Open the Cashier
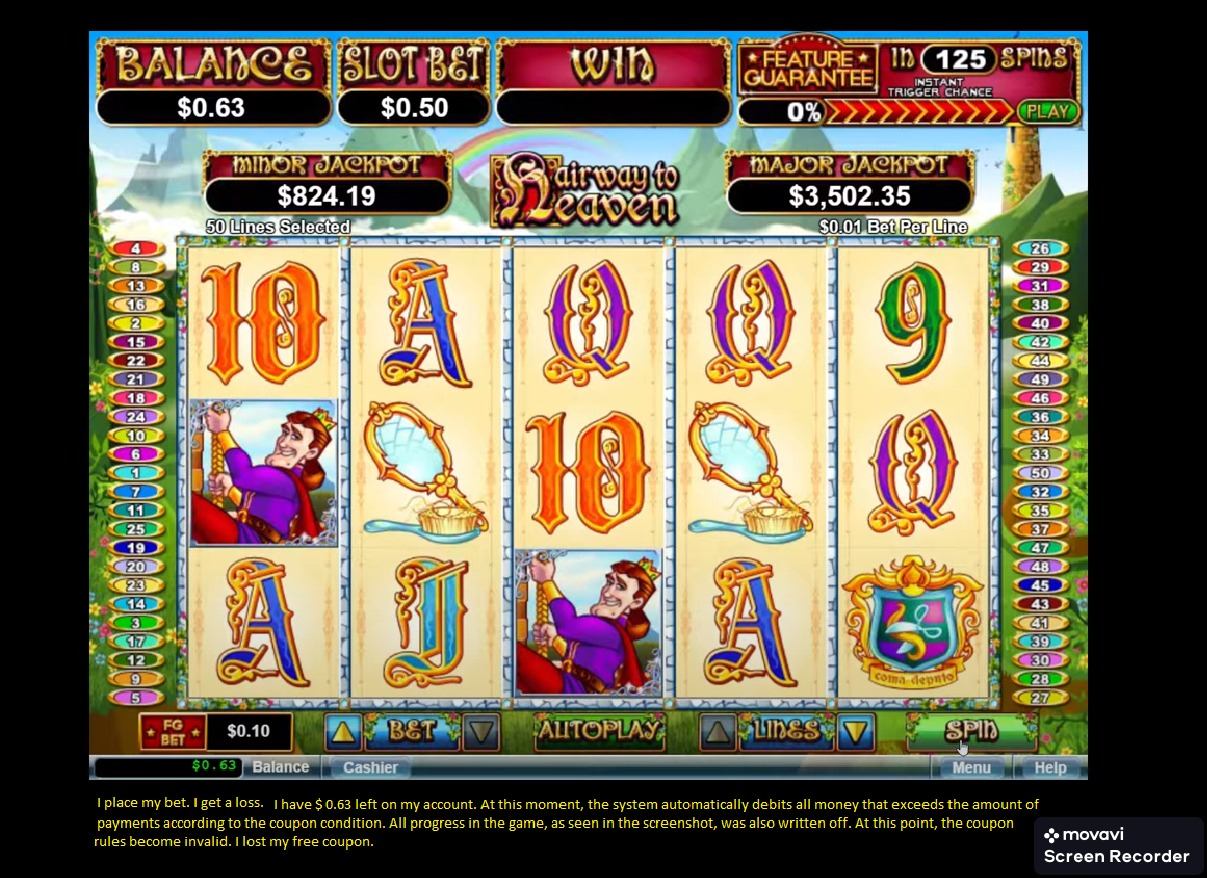The height and width of the screenshot is (878, 1207). coord(370,767)
